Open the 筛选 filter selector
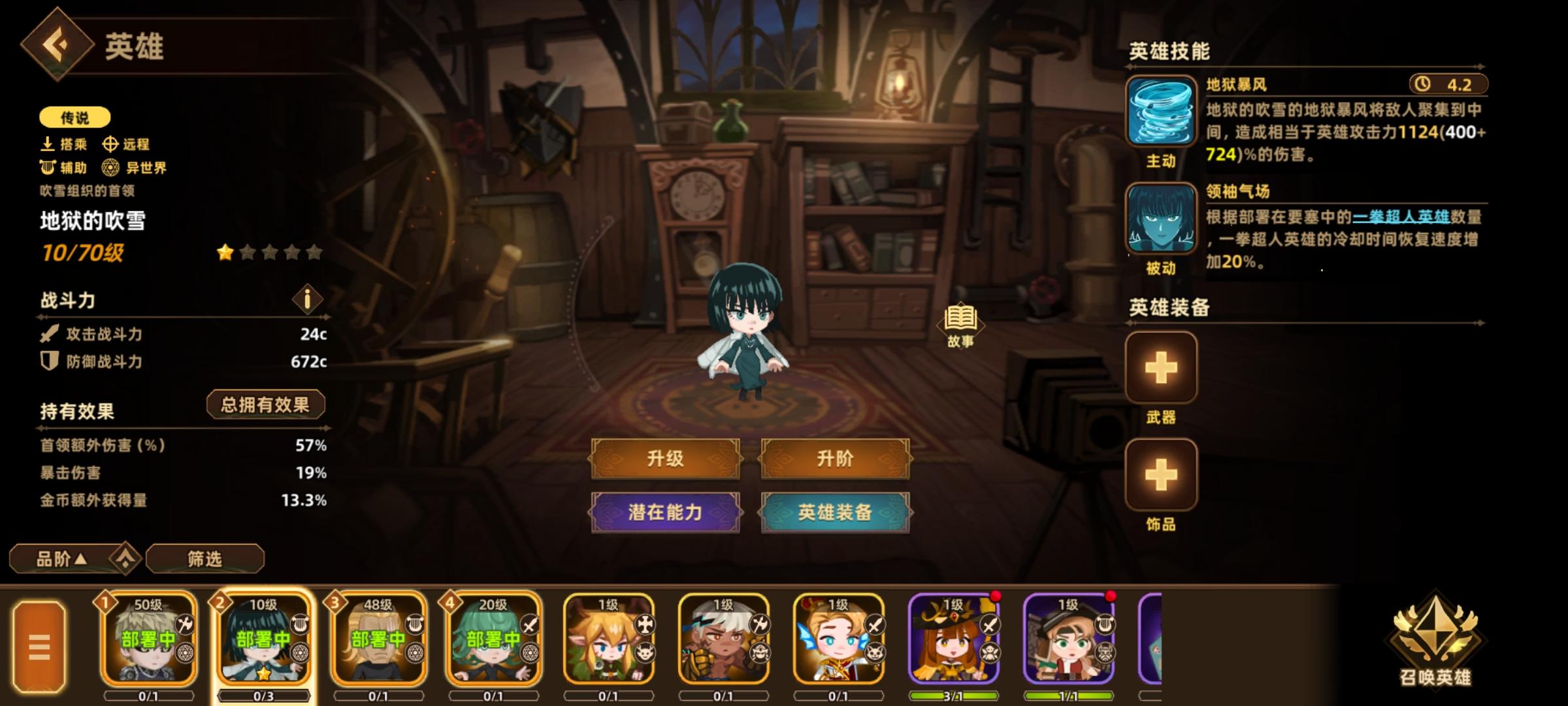The width and height of the screenshot is (1568, 706). click(x=204, y=559)
